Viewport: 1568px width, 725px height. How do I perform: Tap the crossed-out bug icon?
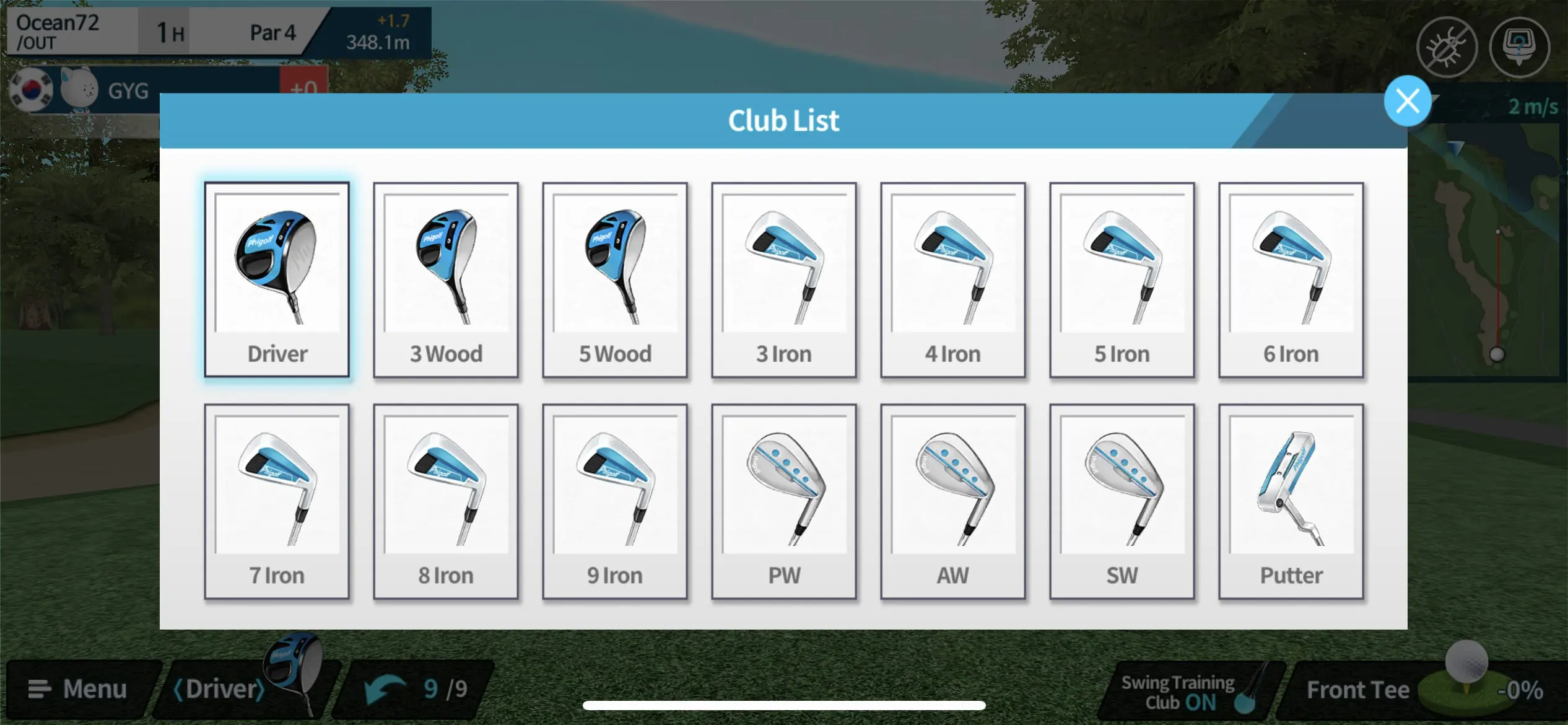(x=1447, y=46)
